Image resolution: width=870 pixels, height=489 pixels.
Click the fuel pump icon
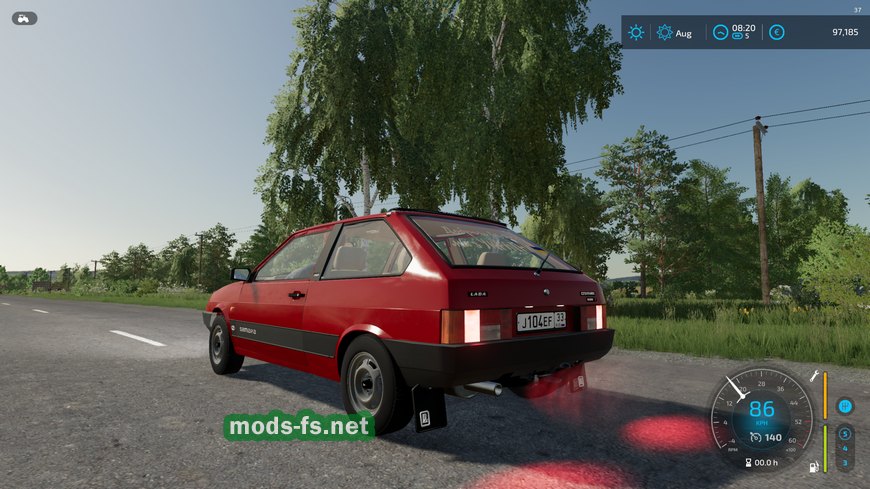tap(813, 466)
